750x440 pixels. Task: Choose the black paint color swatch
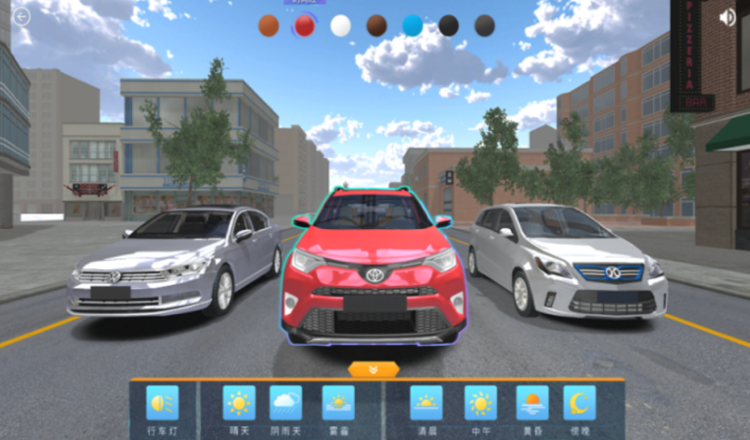(449, 26)
